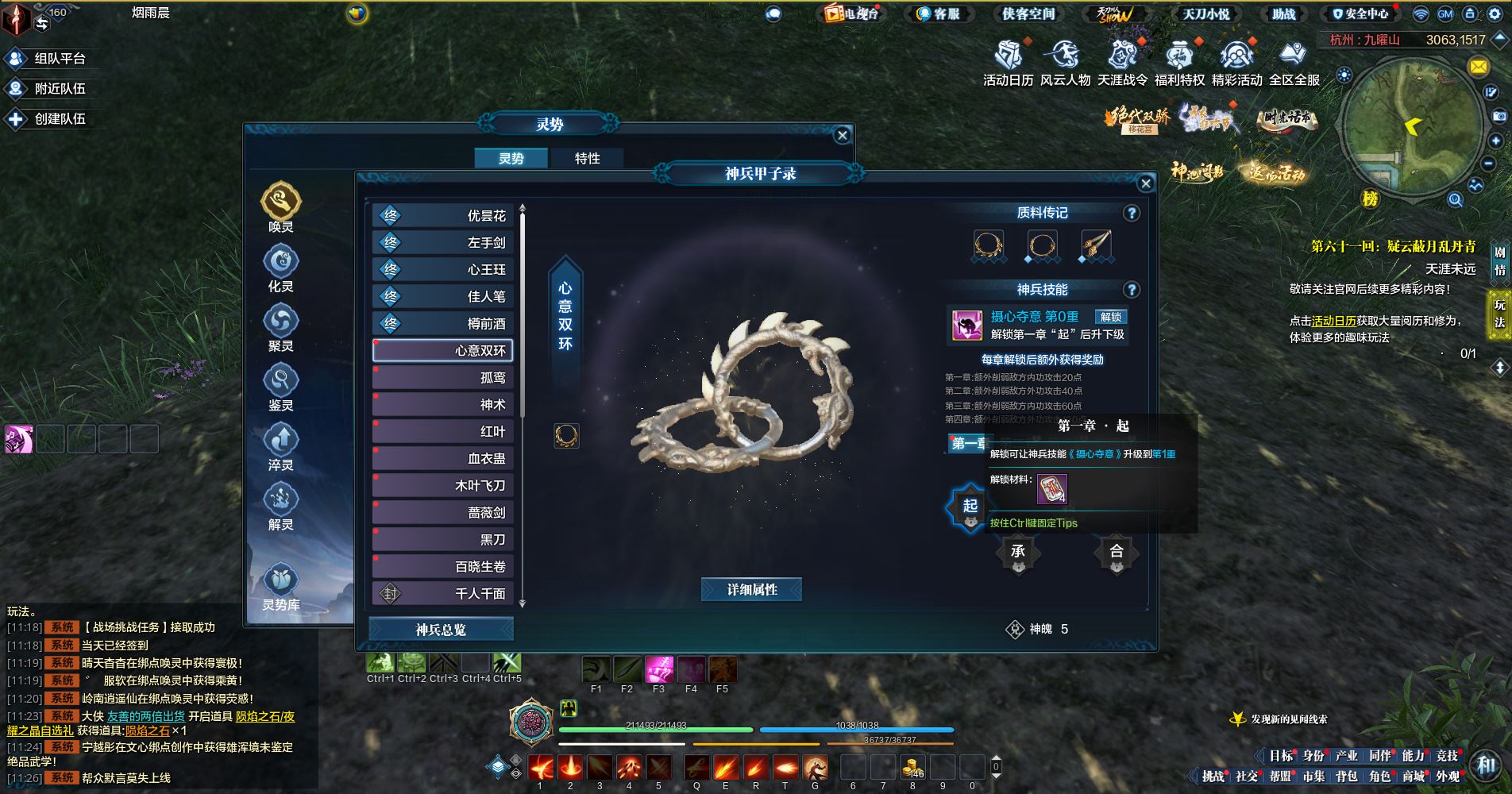Choose 木叶飞刀 from the weapon list
1512x794 pixels.
443,486
